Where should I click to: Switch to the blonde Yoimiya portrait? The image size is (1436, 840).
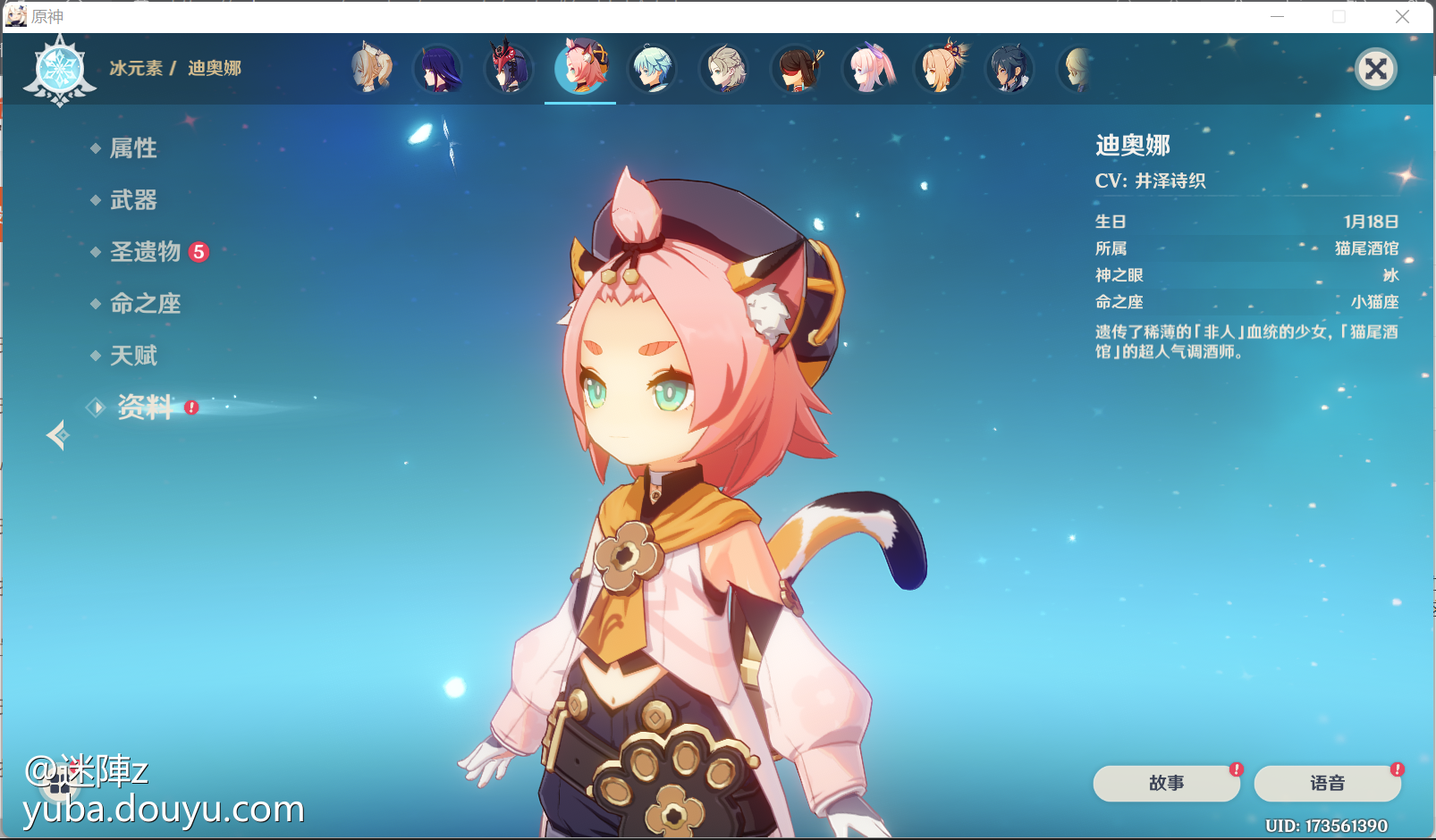coord(939,69)
